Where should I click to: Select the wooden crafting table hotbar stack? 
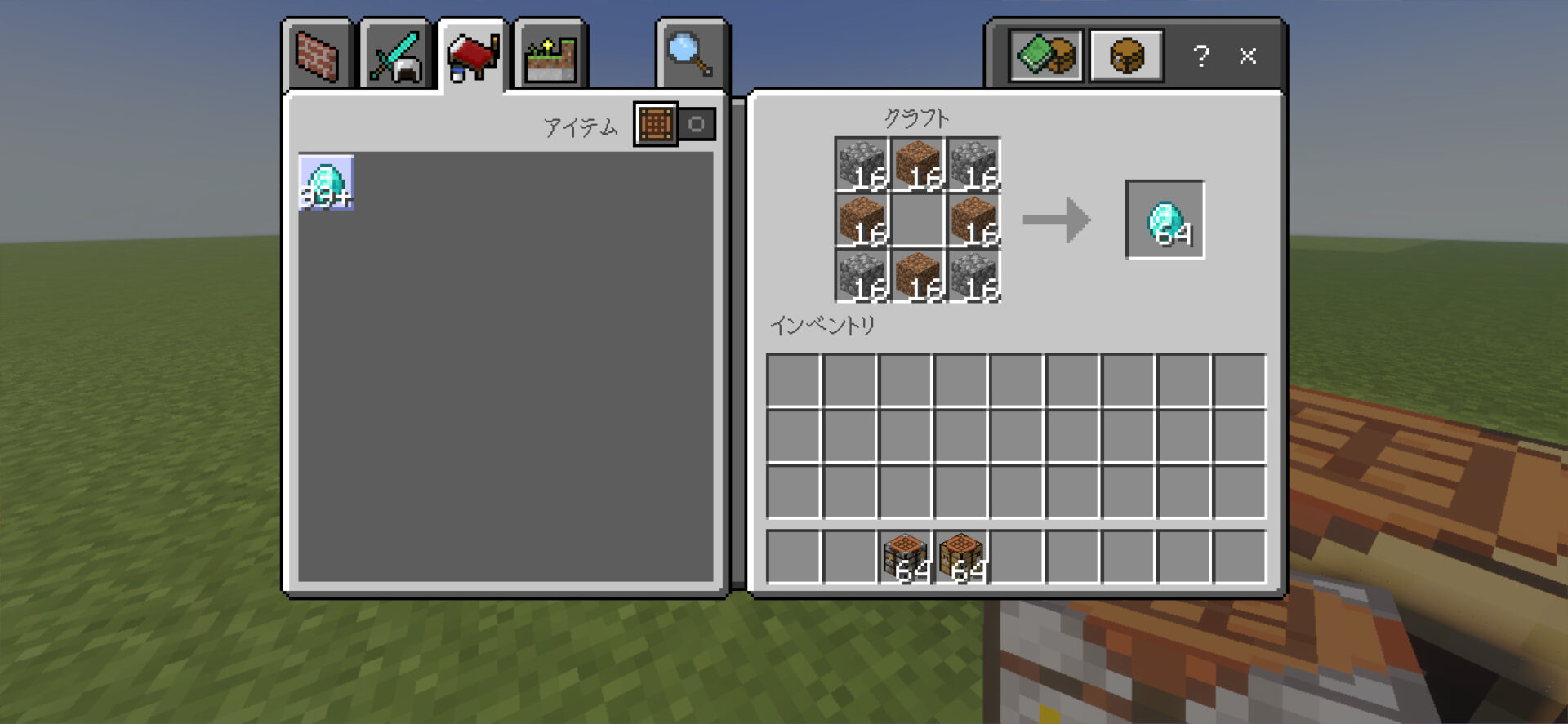click(961, 557)
